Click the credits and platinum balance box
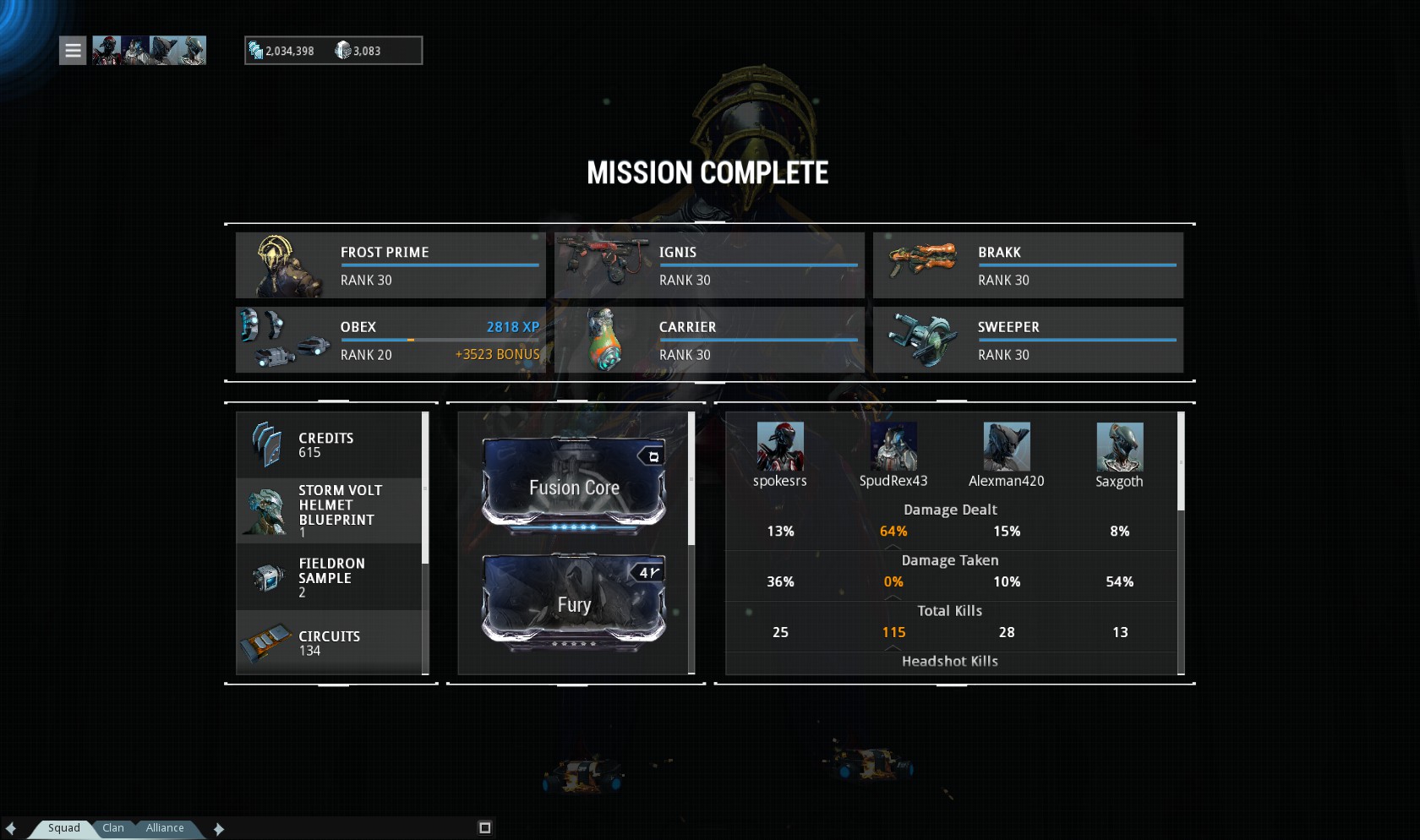This screenshot has width=1420, height=840. [x=333, y=51]
